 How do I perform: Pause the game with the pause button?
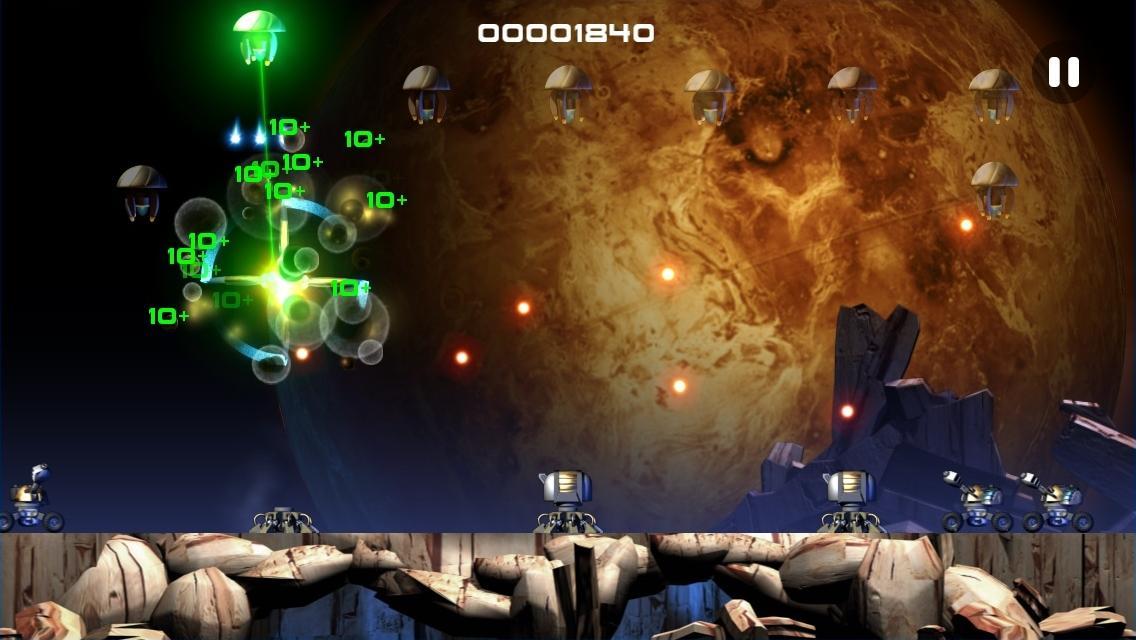pos(1063,72)
